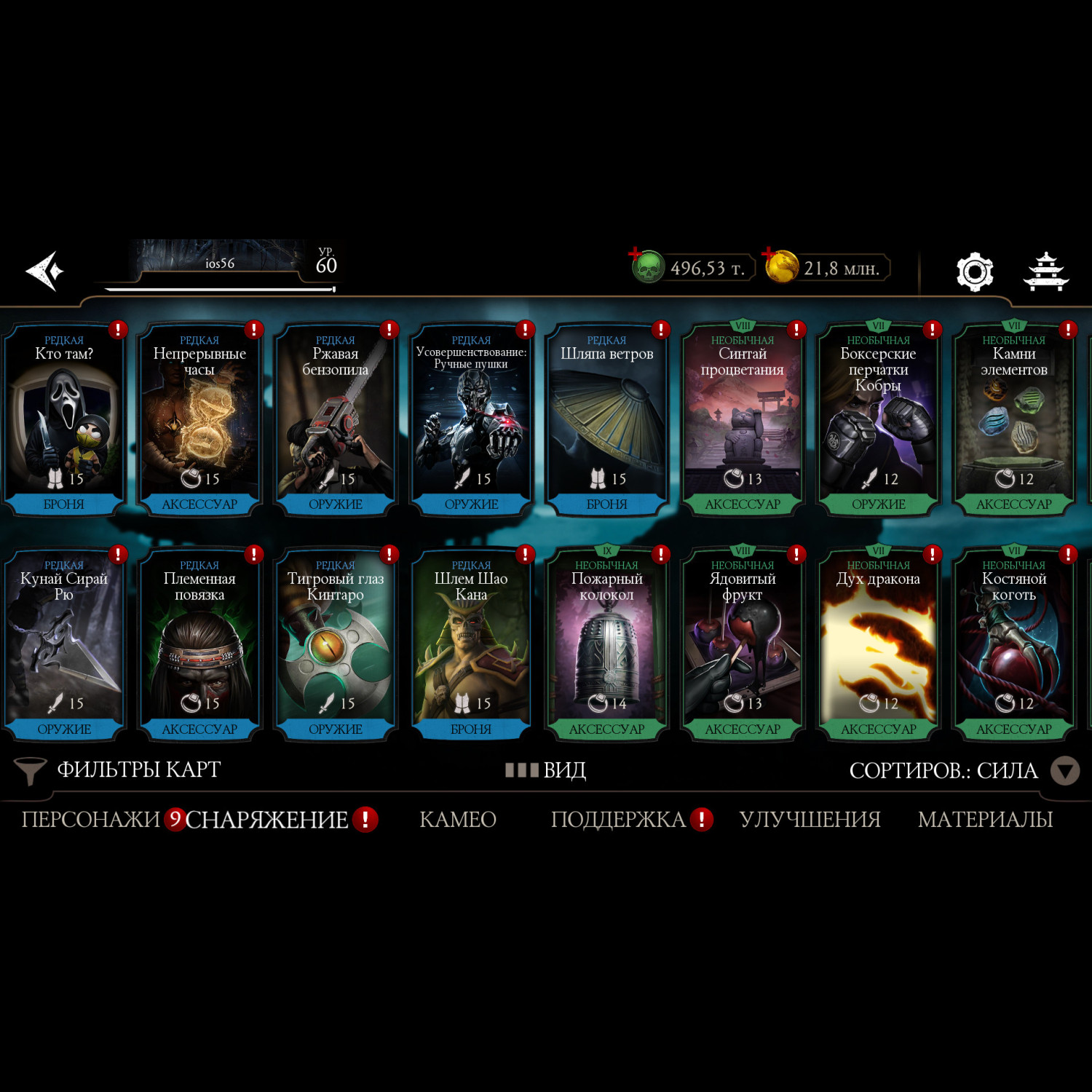Open the "Материалы" tab
Viewport: 1092px width, 1092px height.
point(985,820)
